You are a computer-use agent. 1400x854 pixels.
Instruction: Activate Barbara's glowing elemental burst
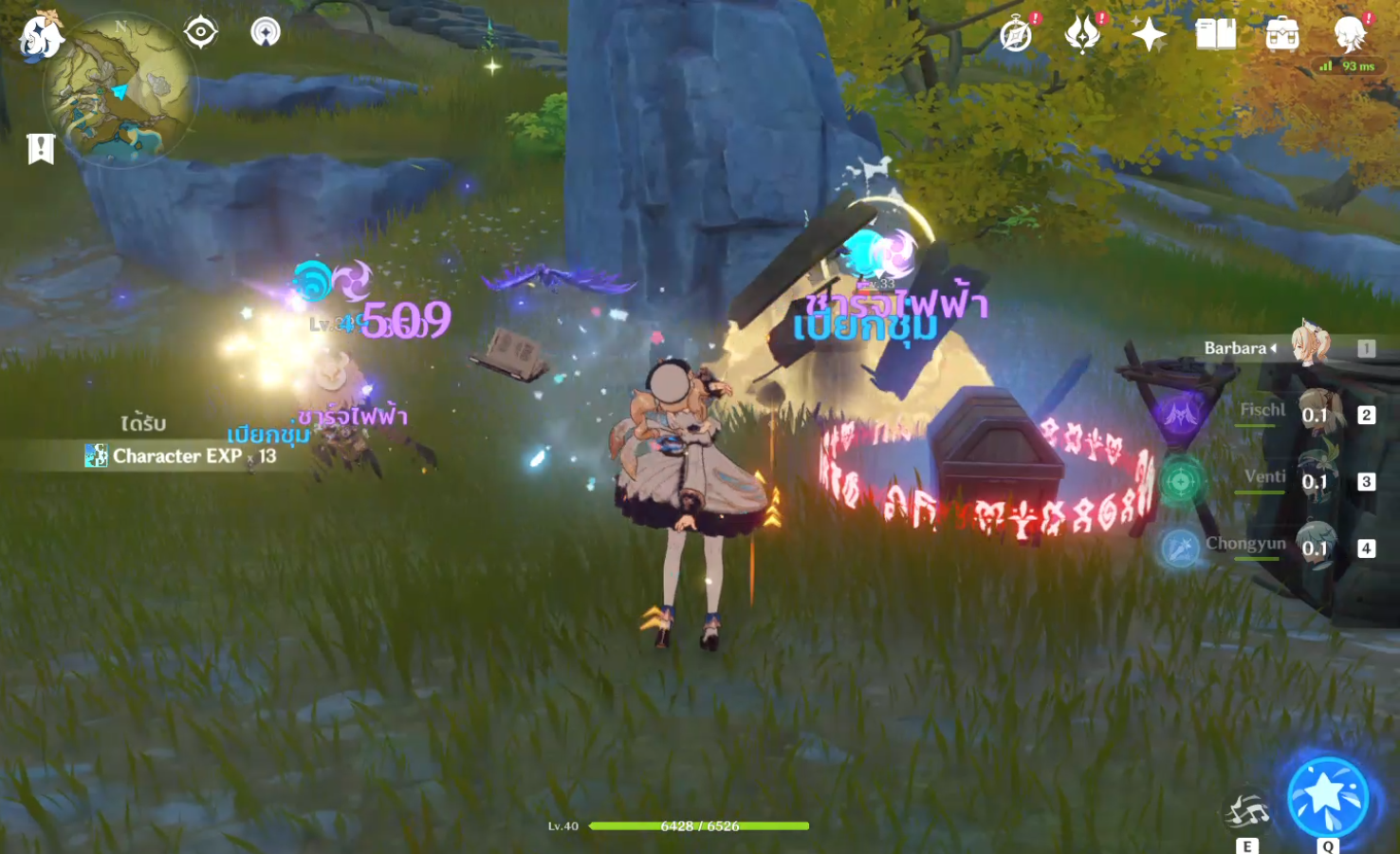click(1327, 797)
